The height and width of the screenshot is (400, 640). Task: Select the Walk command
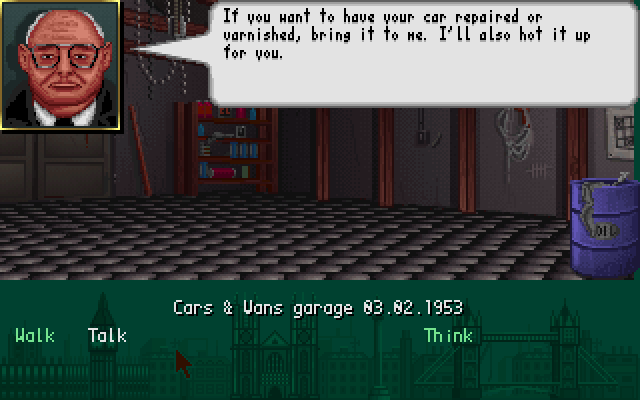35,336
